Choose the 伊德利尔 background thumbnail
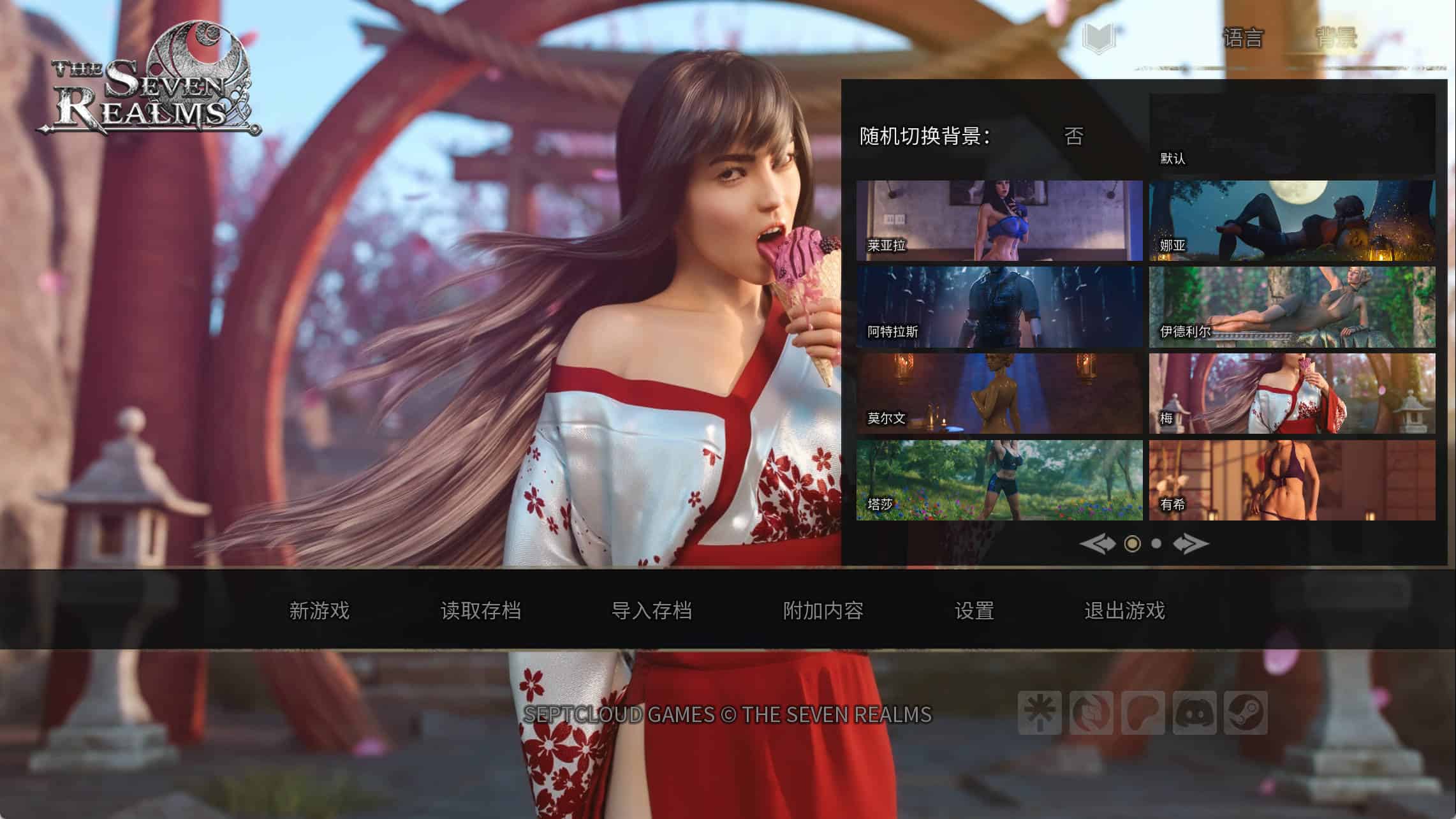Screen dimensions: 1456x819 click(1292, 307)
